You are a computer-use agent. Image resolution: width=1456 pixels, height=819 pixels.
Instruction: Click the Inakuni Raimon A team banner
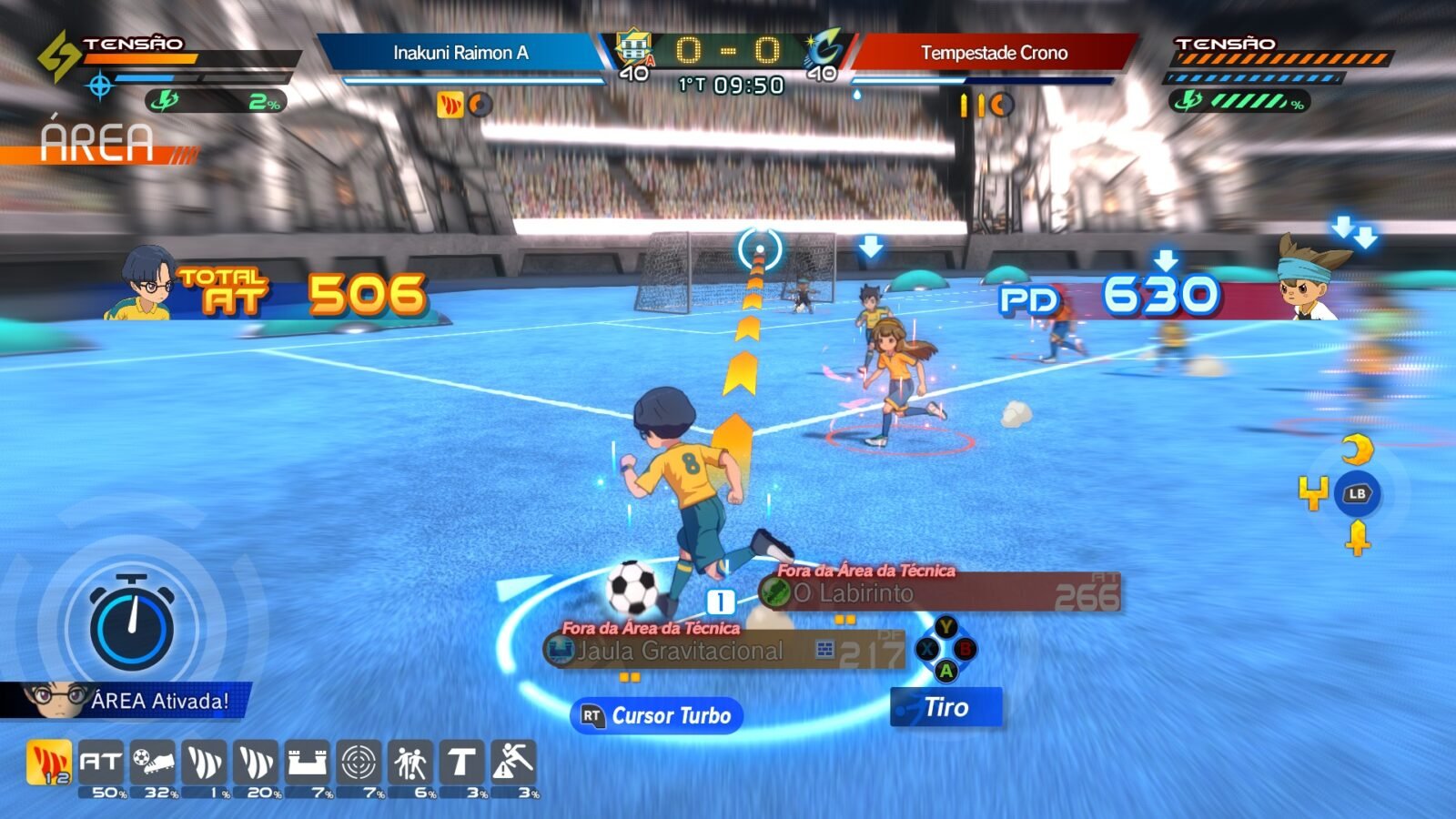[460, 53]
